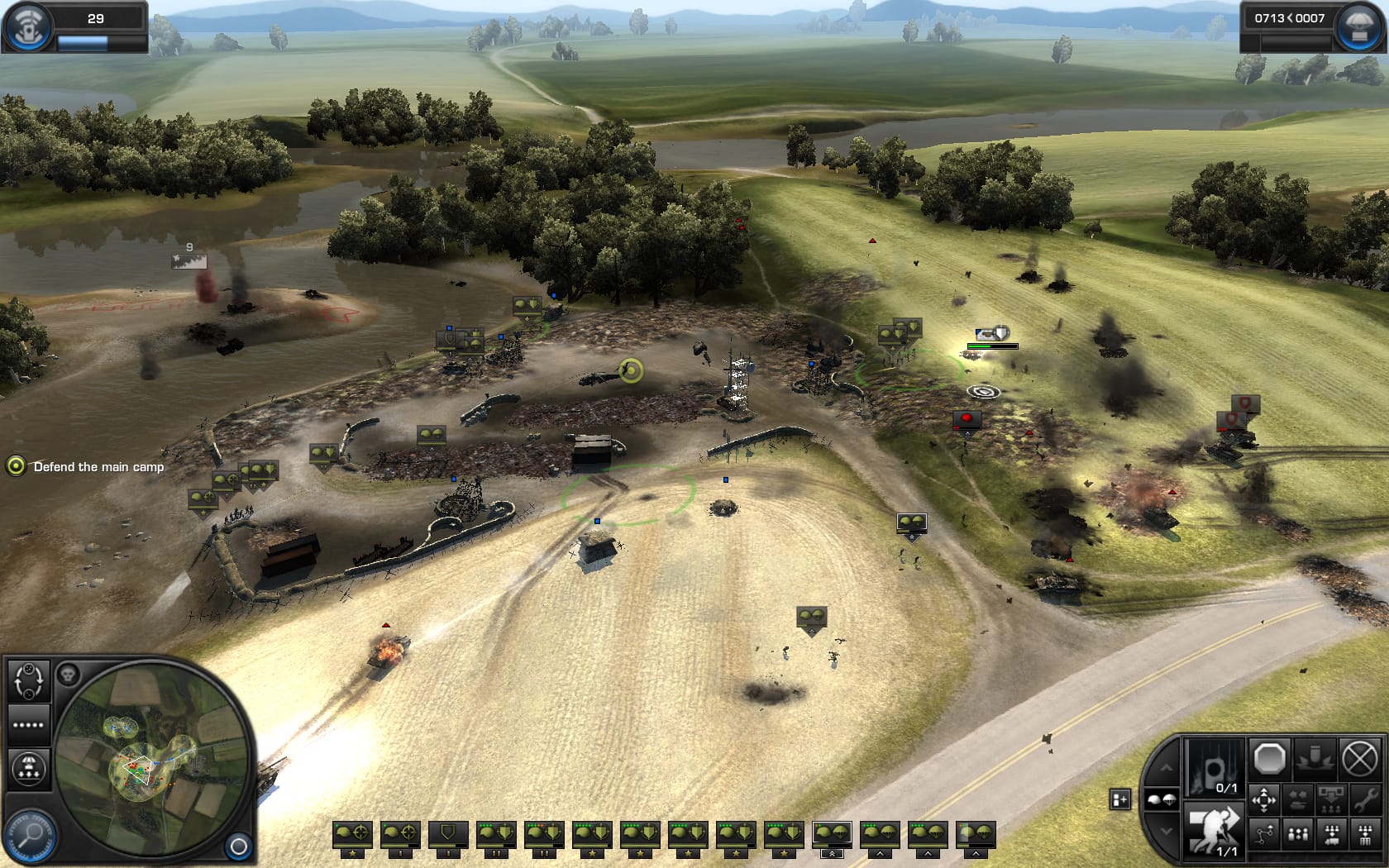
Task: Toggle the skull kill-marker display above the minimap
Action: tap(69, 675)
